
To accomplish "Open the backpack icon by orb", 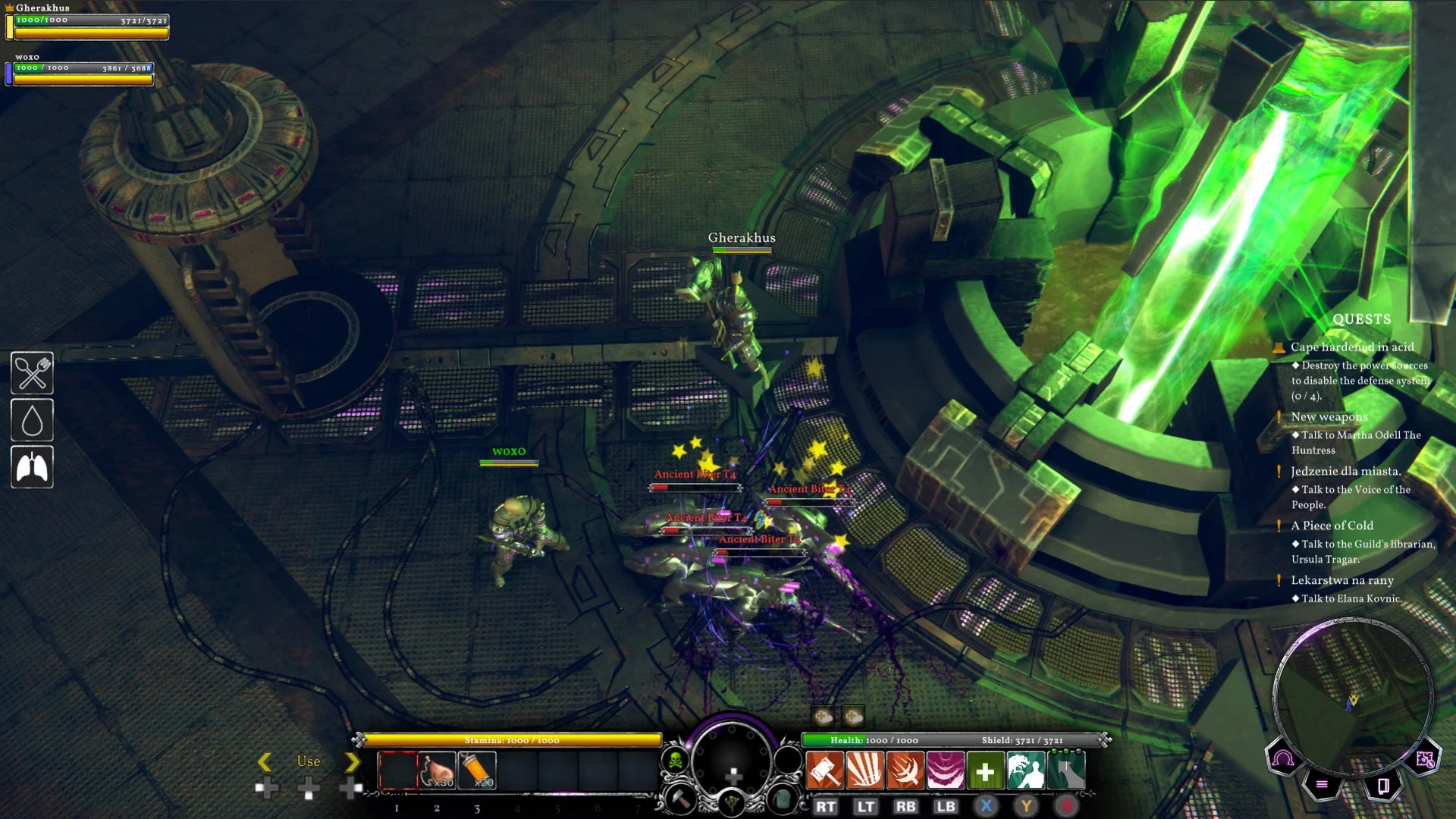I will pyautogui.click(x=783, y=799).
